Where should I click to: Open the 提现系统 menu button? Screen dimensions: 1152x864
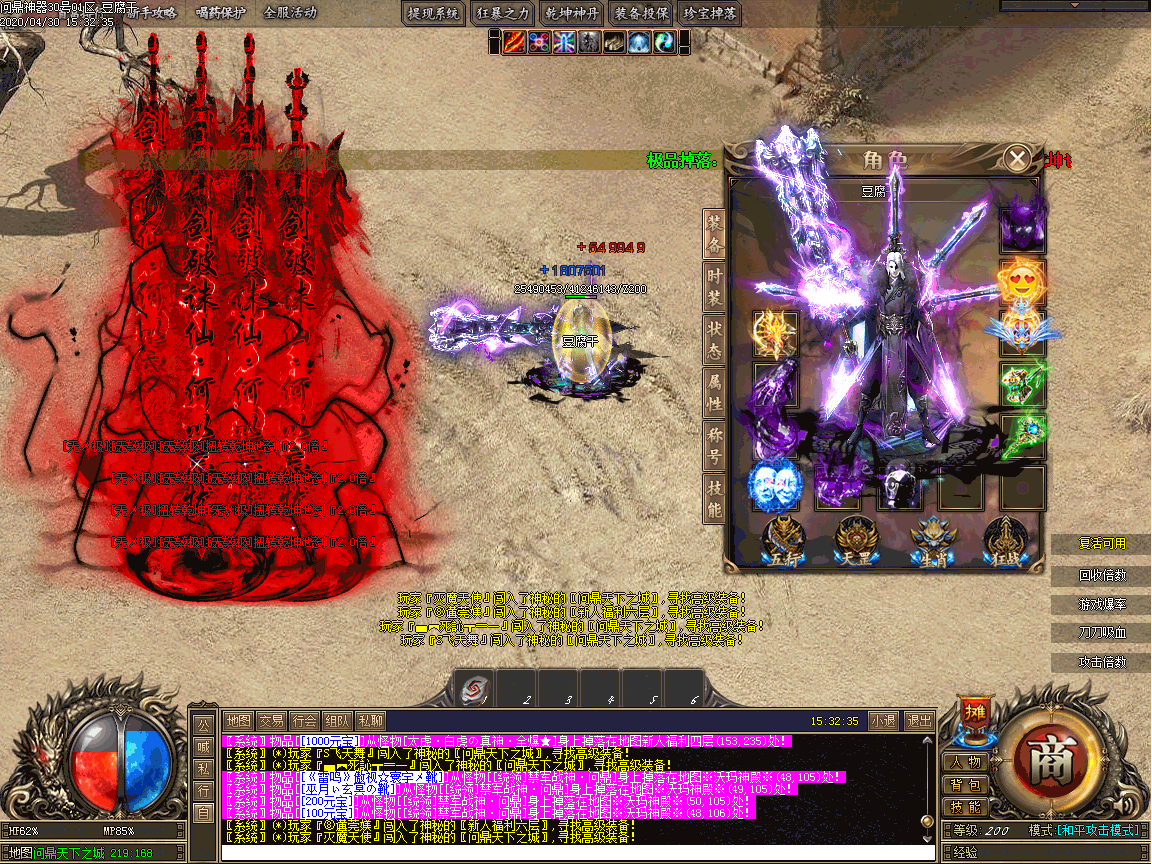click(434, 13)
